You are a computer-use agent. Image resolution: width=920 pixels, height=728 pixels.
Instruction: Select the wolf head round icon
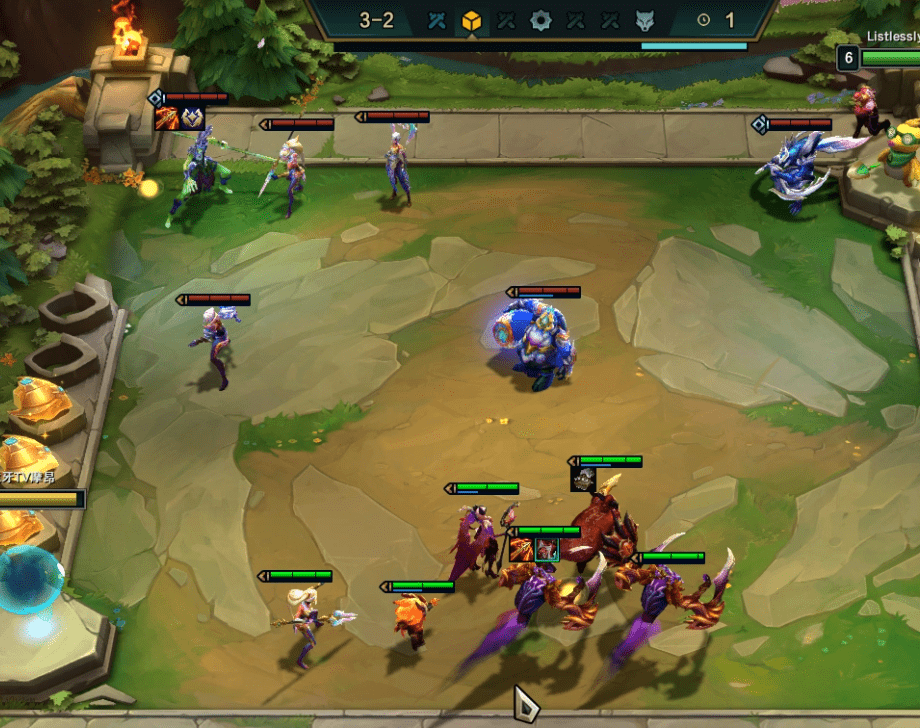tap(645, 20)
